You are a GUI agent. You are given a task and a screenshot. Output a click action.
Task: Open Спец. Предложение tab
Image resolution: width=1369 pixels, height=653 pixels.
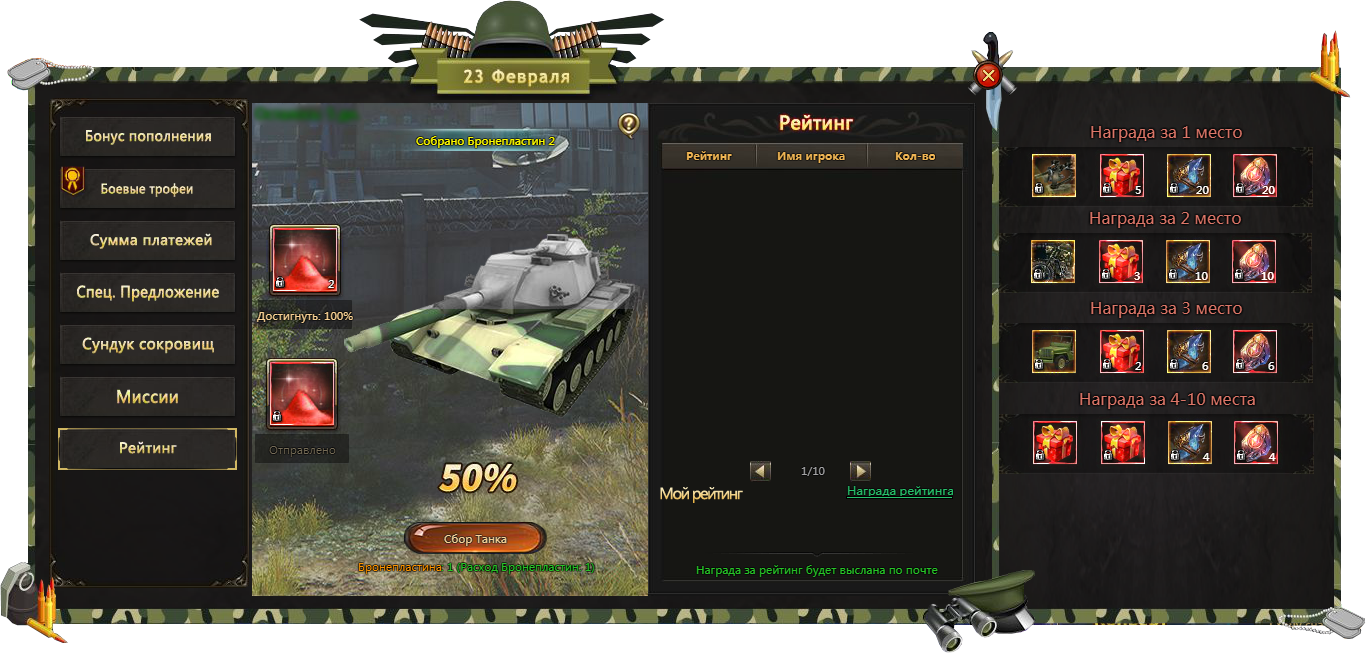(x=148, y=293)
